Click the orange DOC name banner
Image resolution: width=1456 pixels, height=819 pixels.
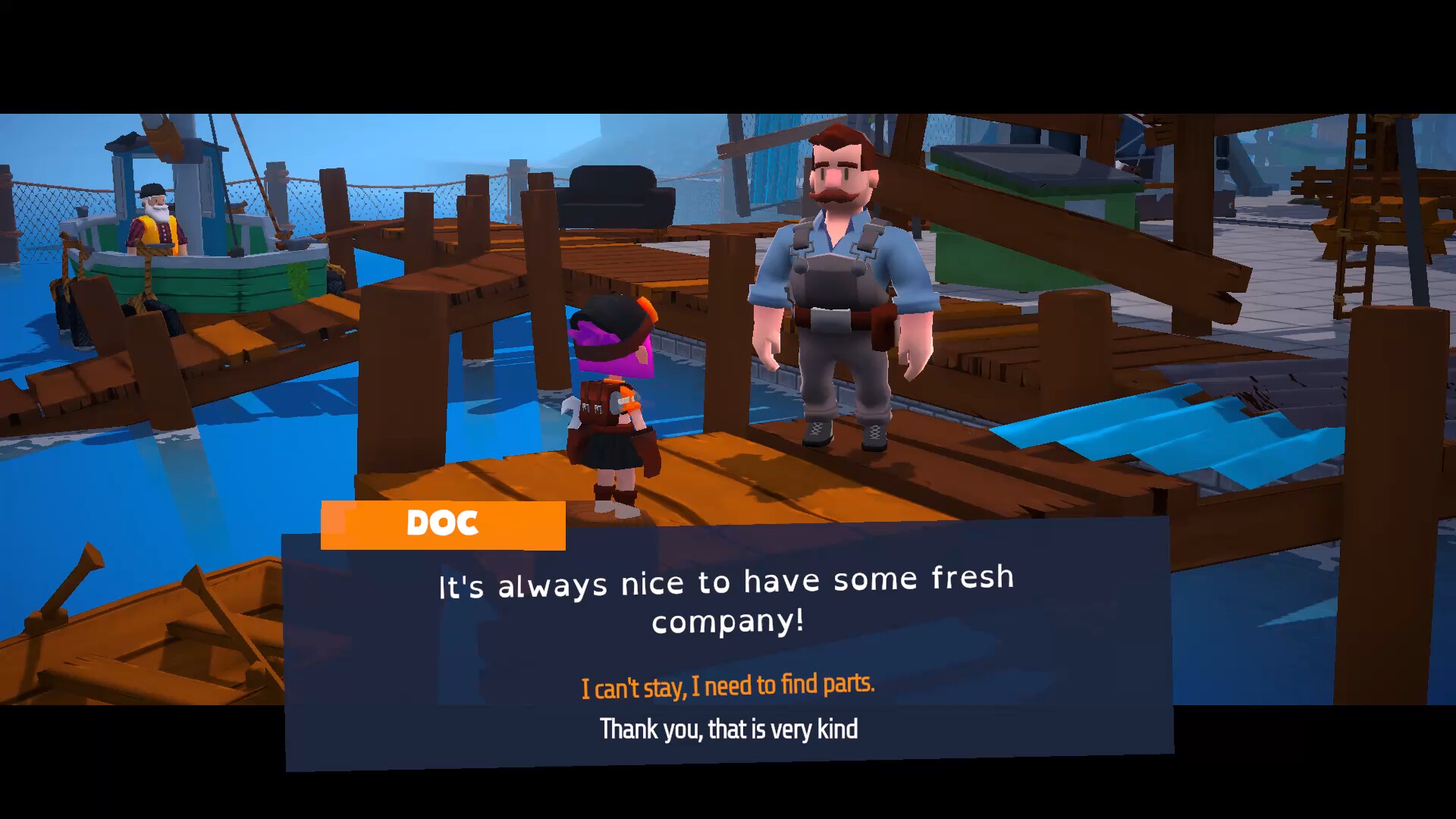point(443,523)
